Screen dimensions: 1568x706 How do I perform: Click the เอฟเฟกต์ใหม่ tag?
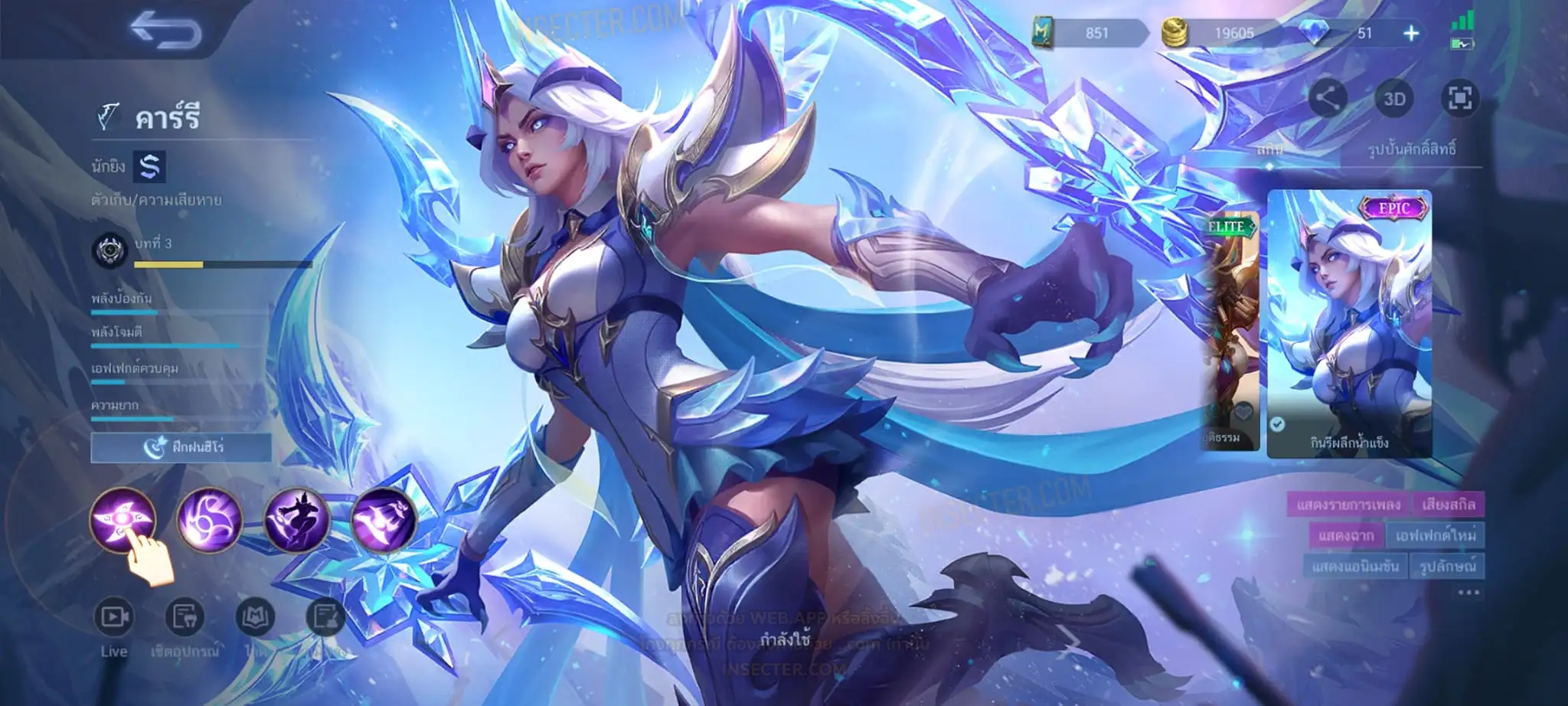pos(1435,535)
